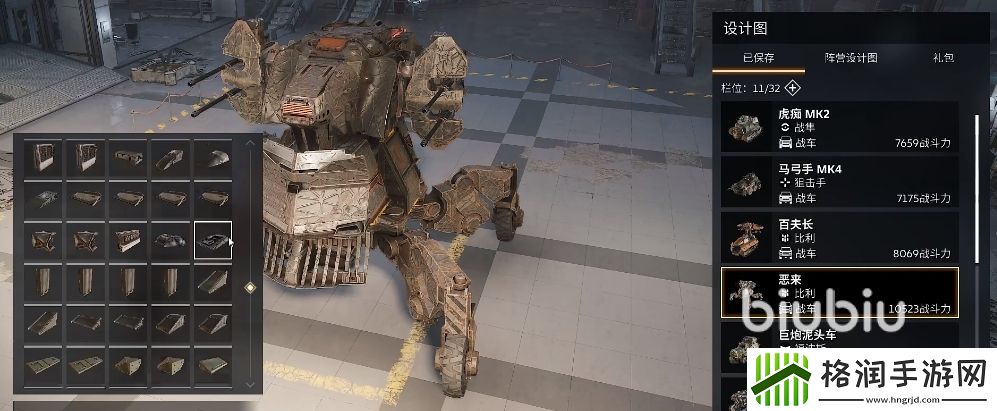Select the highlighted part in parts grid

pyautogui.click(x=213, y=240)
